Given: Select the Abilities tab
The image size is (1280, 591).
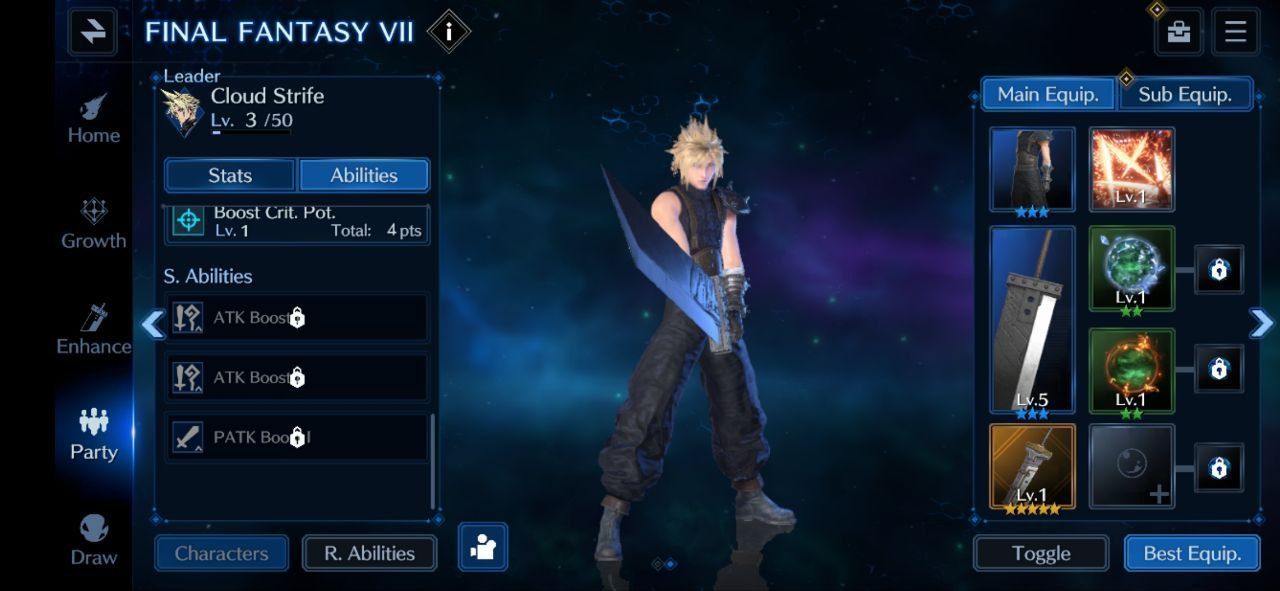Looking at the screenshot, I should tap(364, 175).
